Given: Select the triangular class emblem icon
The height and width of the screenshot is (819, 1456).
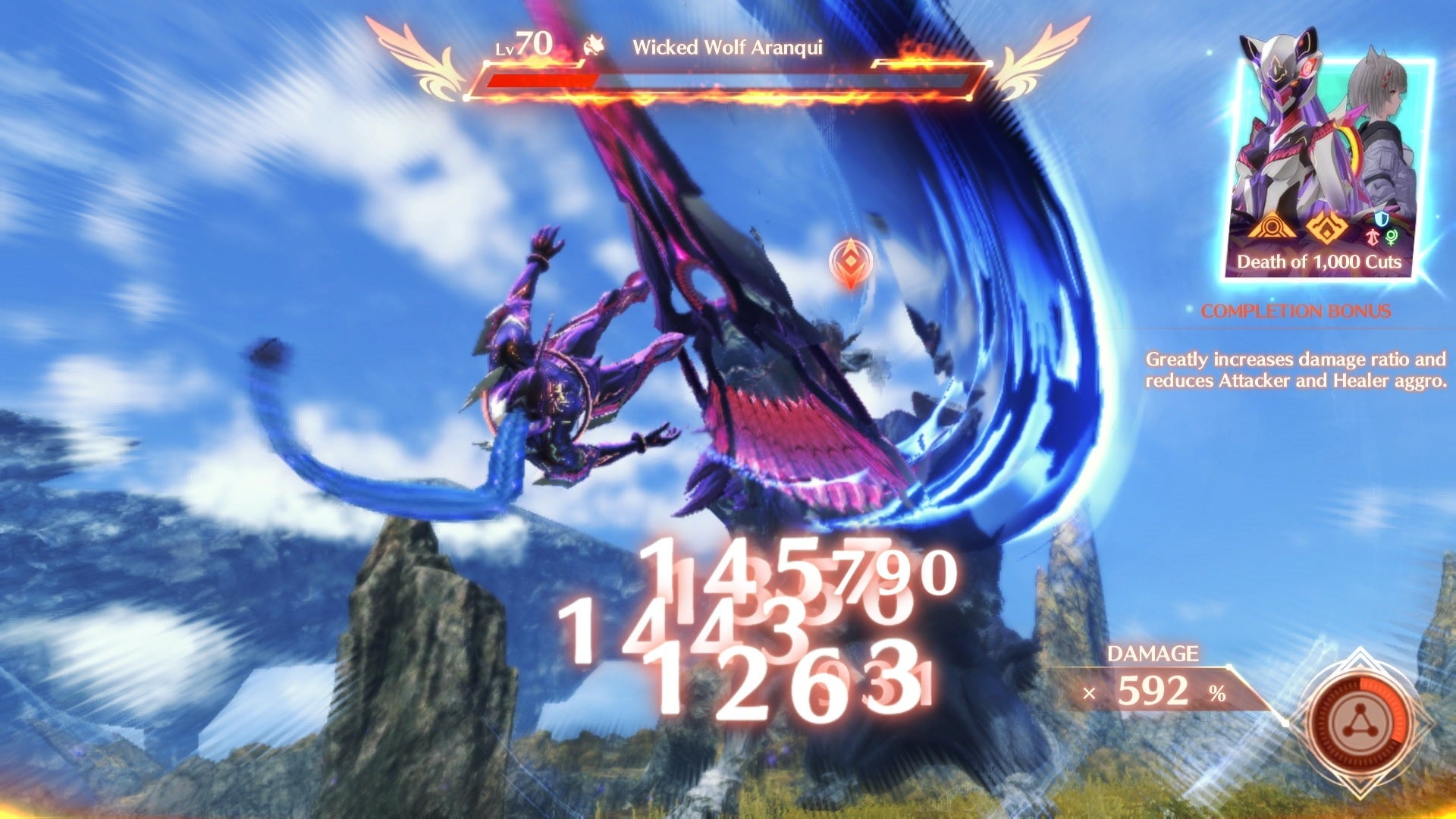Looking at the screenshot, I should click(1270, 228).
